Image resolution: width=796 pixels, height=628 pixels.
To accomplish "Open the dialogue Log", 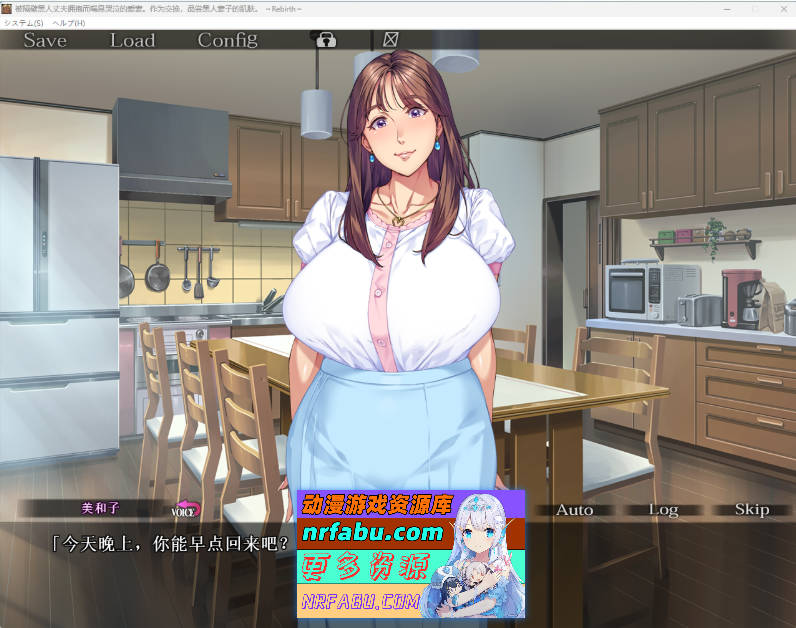I will pos(663,510).
